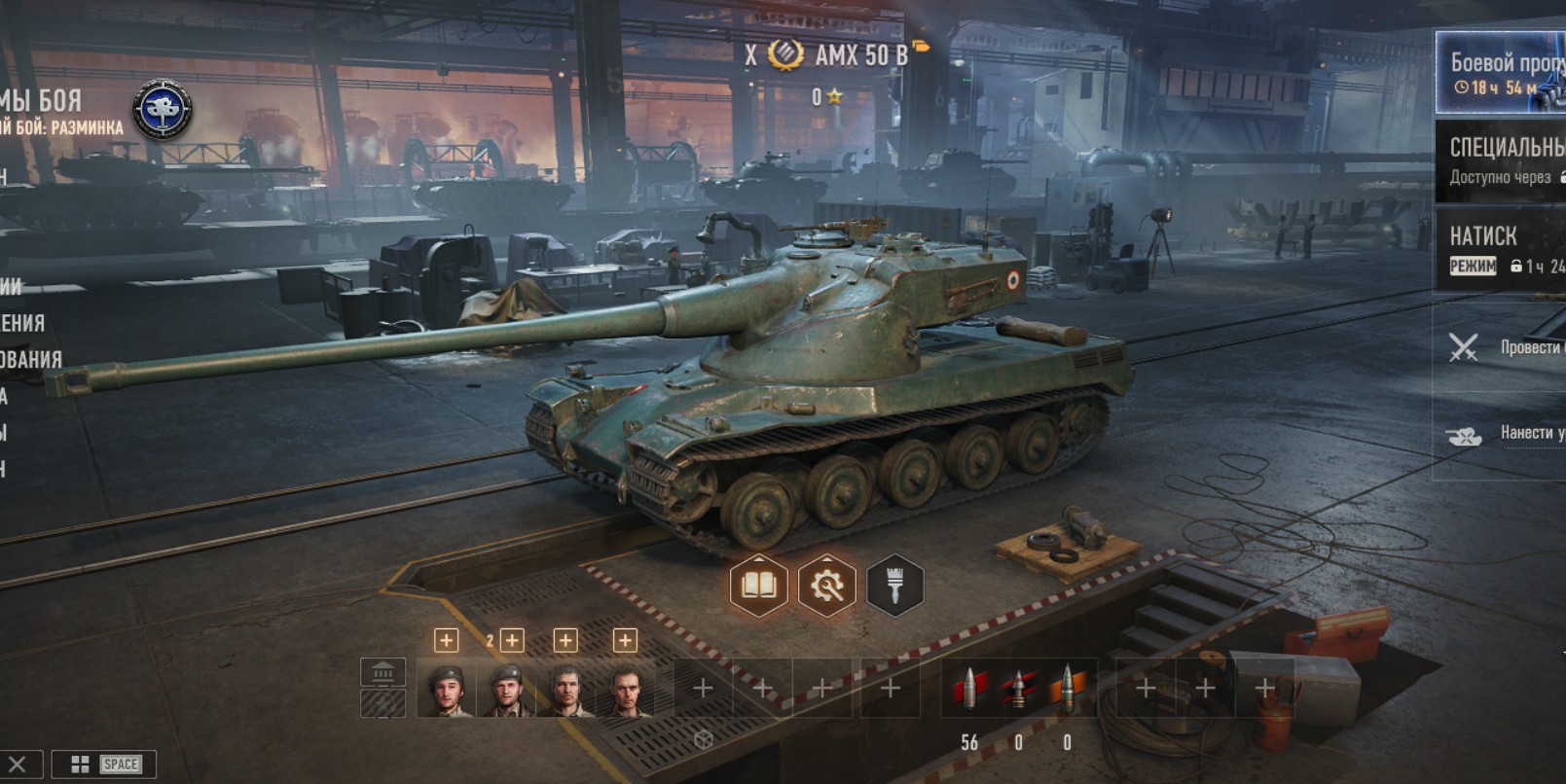Click the round blue battle mode emblem
The image size is (1566, 784).
coord(162,110)
